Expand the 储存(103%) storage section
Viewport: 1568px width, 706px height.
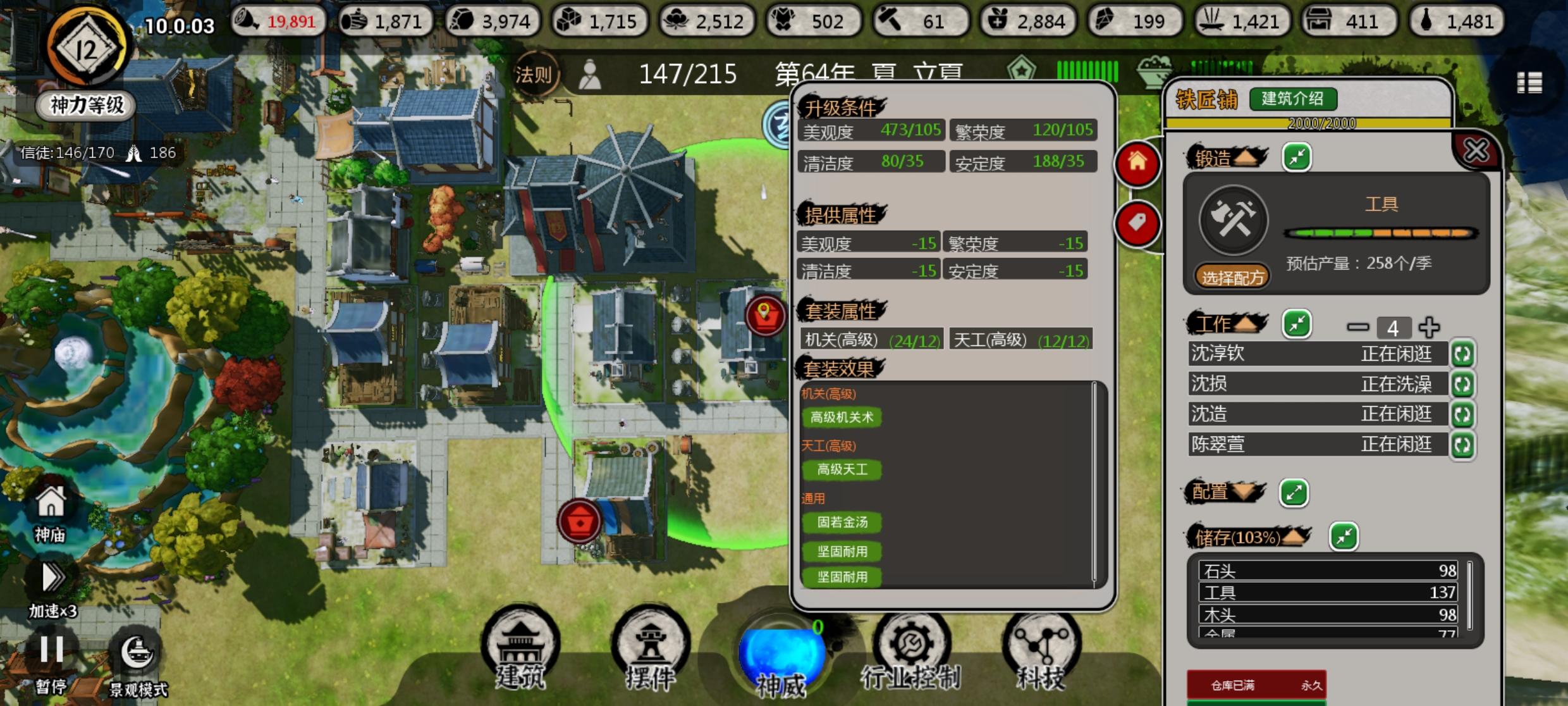(1345, 535)
